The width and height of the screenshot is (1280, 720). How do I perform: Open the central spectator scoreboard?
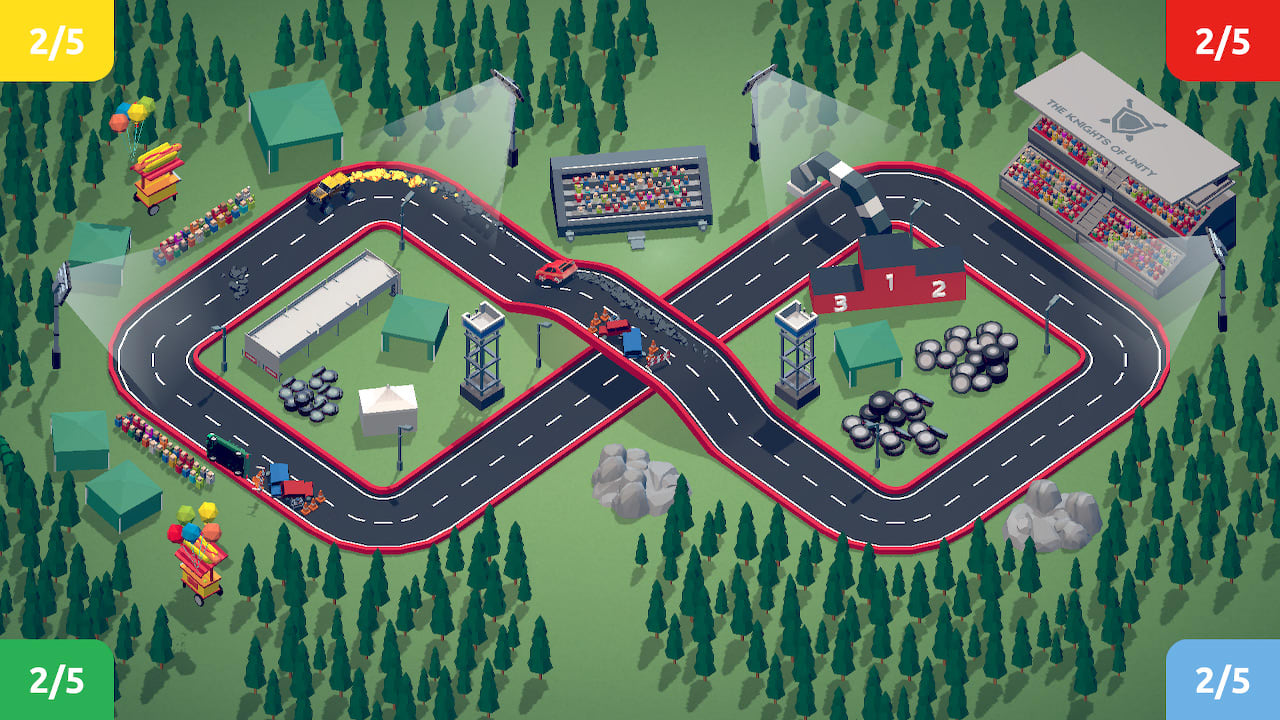click(630, 195)
